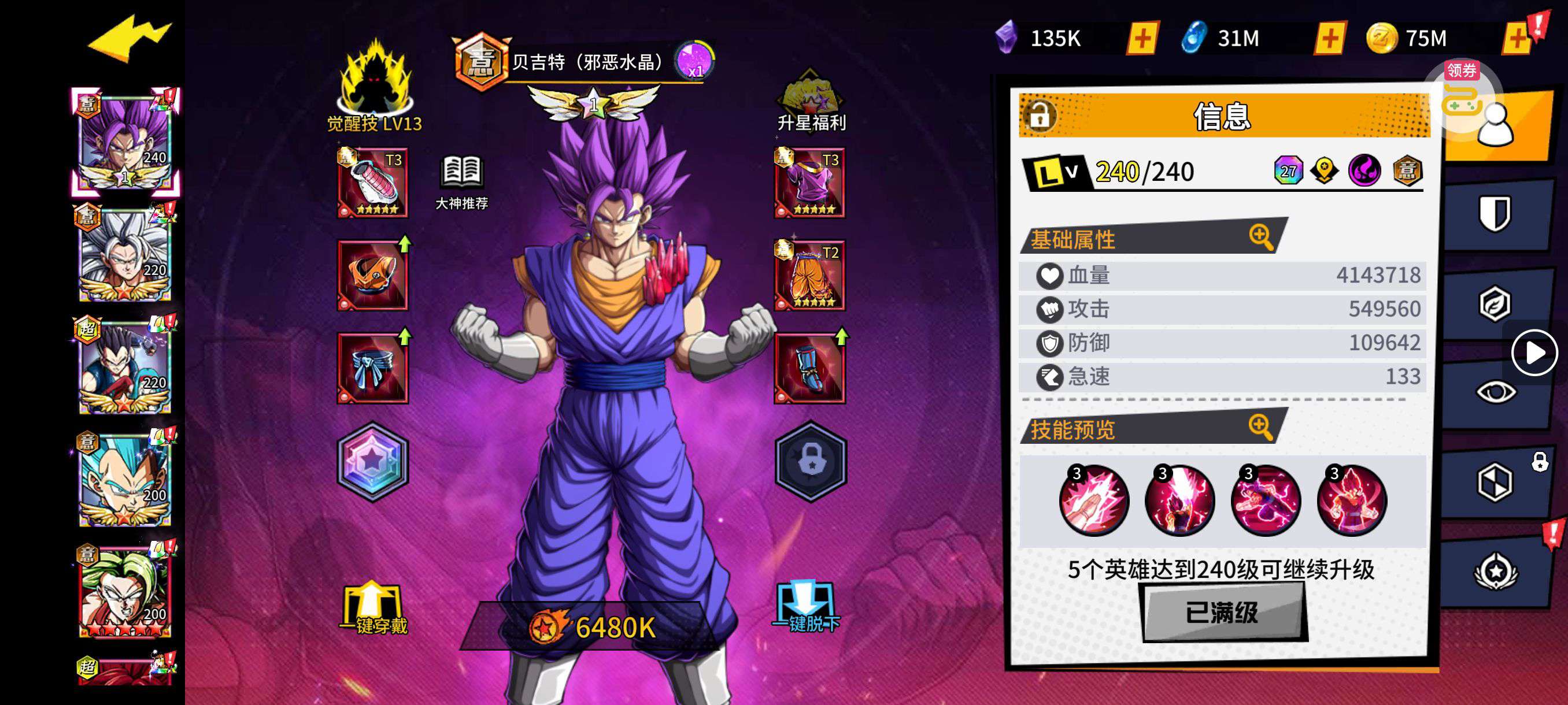Tap 一键穿戴 to equip all gear
The height and width of the screenshot is (705, 1568).
point(373,608)
